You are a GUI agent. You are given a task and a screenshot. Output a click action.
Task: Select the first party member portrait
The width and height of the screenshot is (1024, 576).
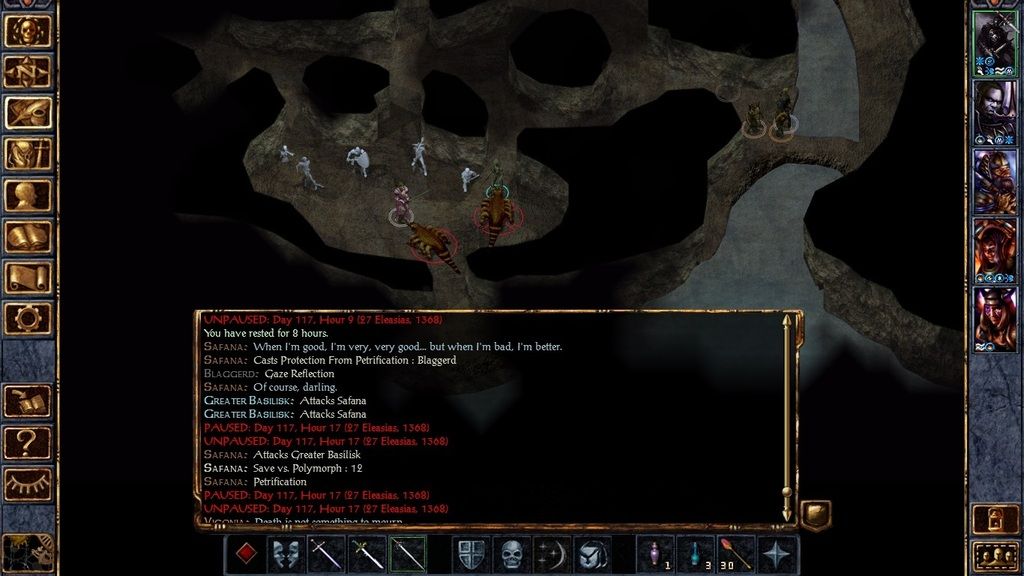click(994, 44)
